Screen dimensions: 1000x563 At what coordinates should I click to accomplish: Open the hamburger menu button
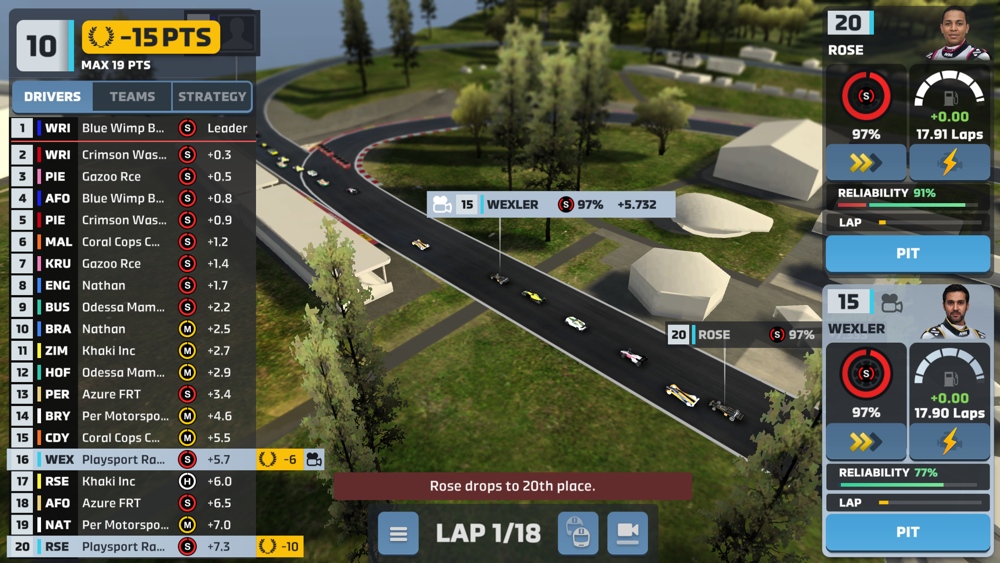point(398,534)
